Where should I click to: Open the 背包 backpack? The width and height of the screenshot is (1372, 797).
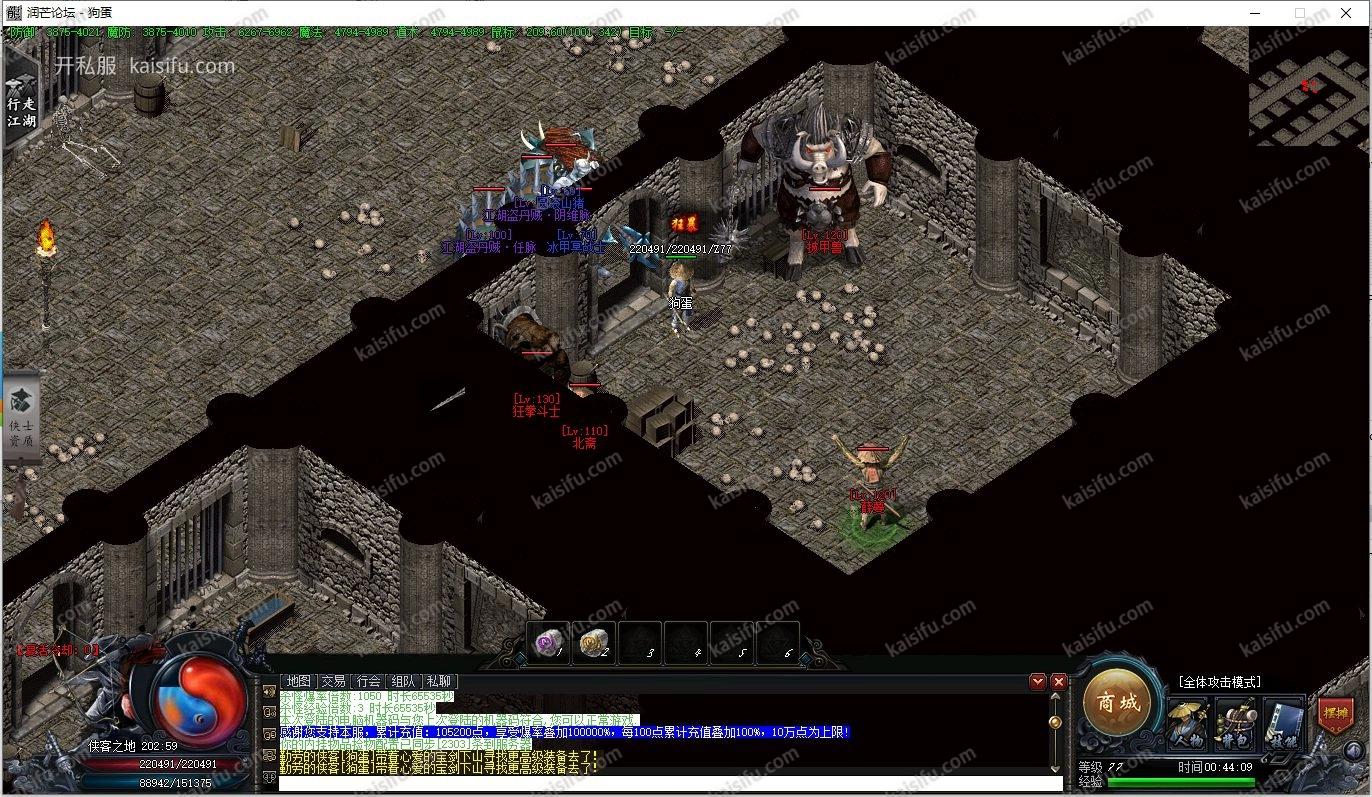1235,723
